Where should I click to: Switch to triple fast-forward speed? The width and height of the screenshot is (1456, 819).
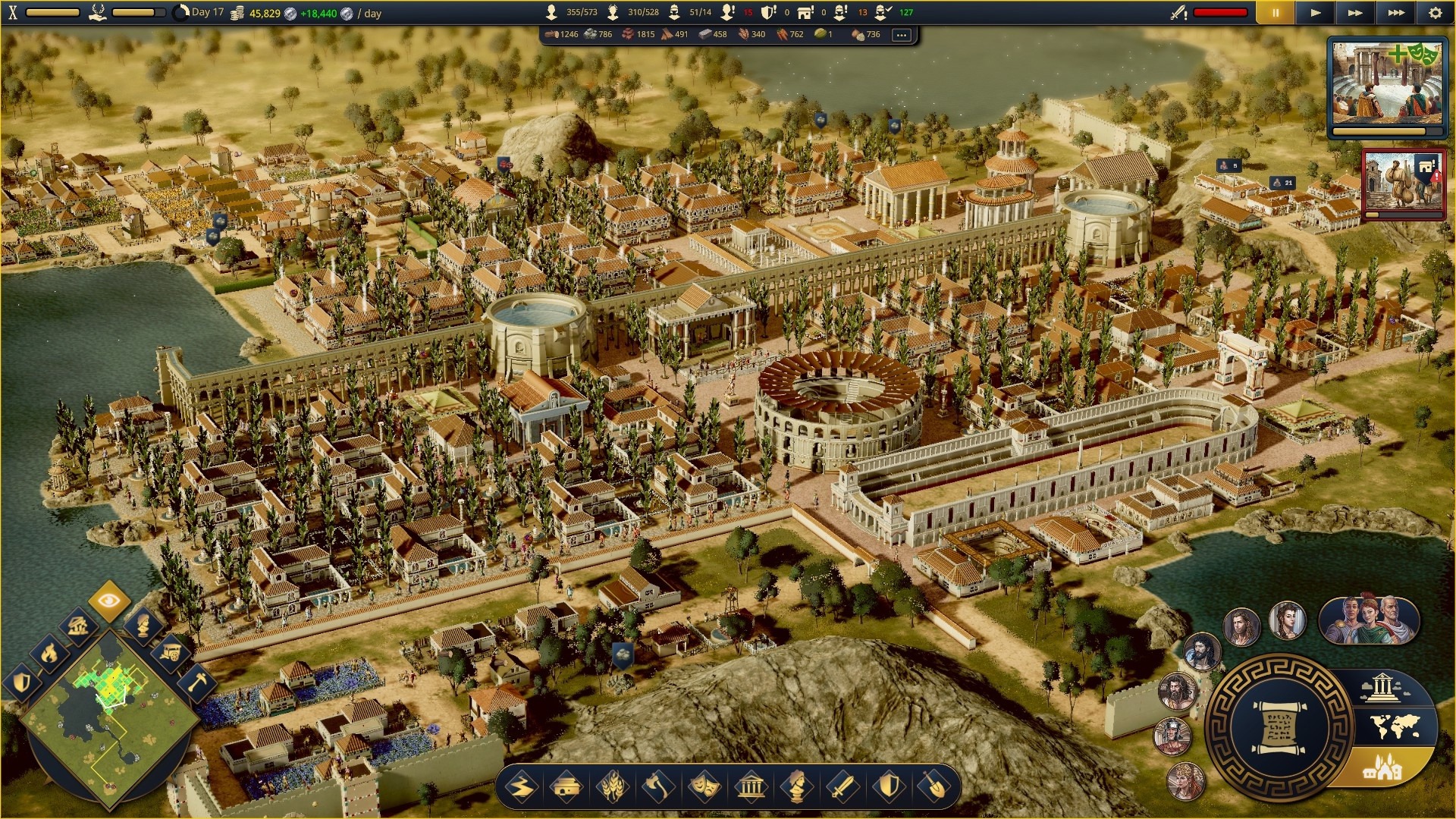1395,13
